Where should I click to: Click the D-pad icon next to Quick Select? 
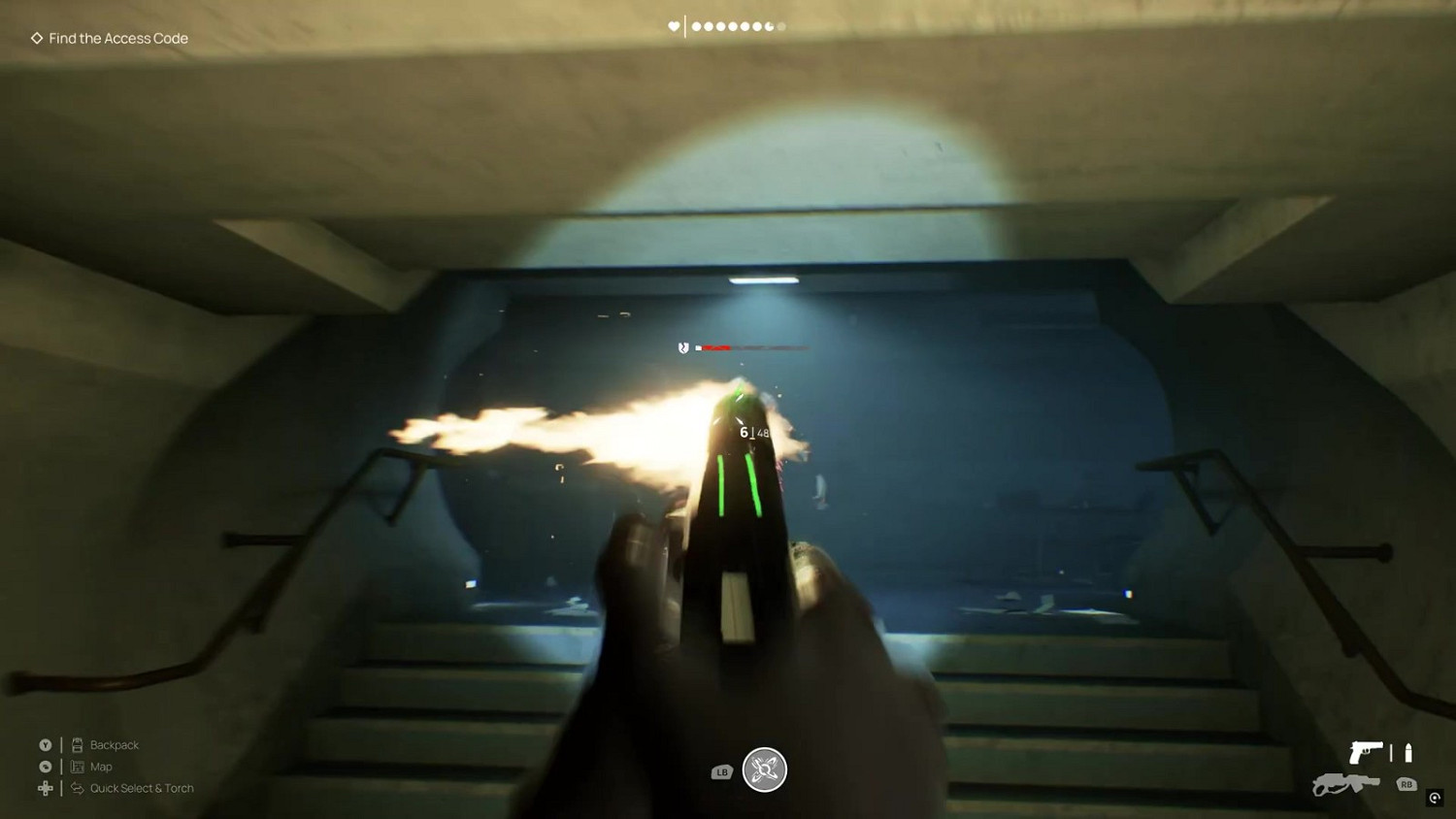[x=45, y=788]
